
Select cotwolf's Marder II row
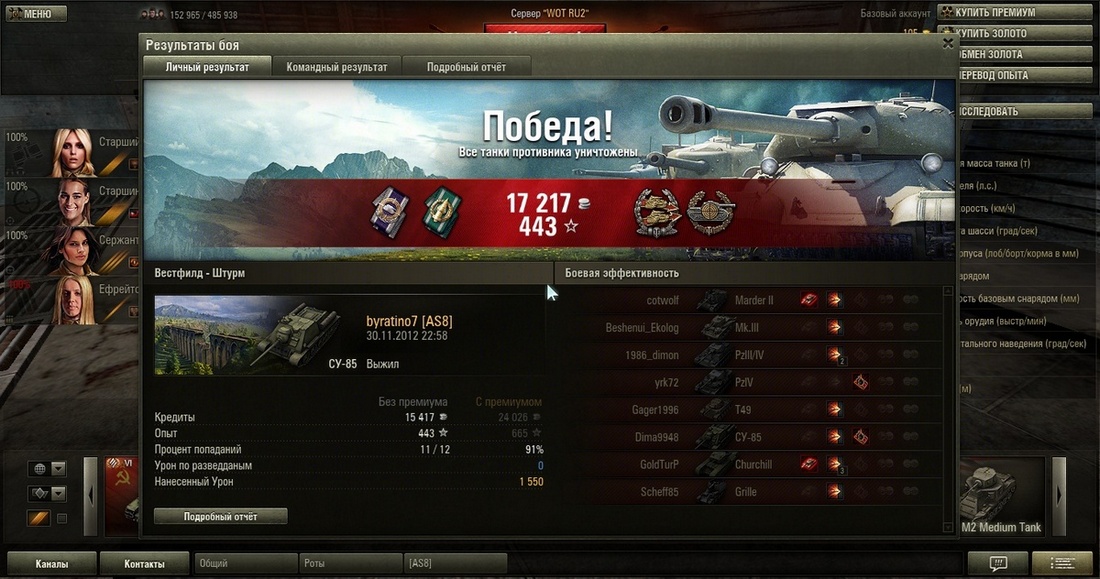(748, 300)
